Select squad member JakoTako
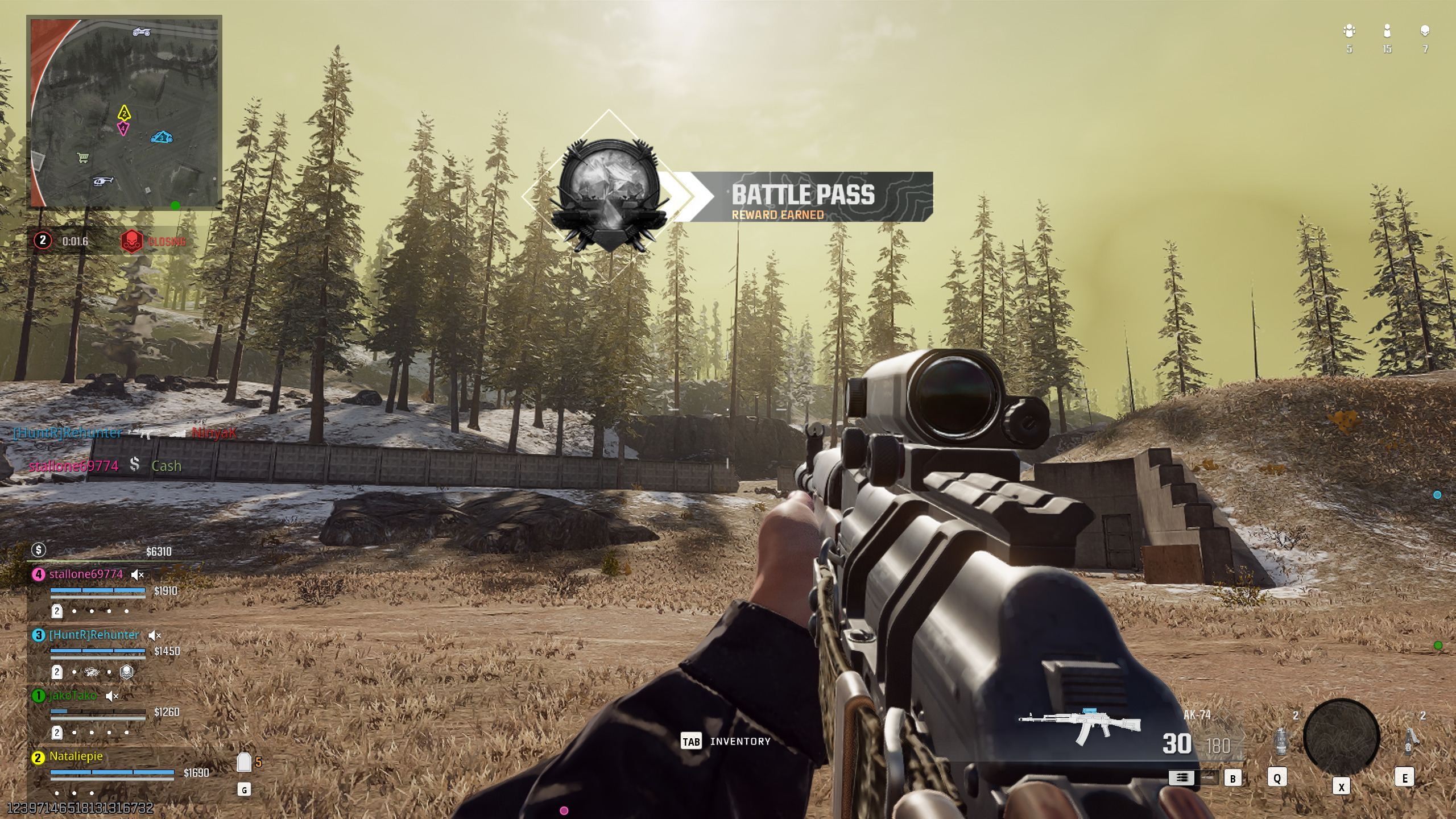This screenshot has height=819, width=1456. pyautogui.click(x=73, y=696)
